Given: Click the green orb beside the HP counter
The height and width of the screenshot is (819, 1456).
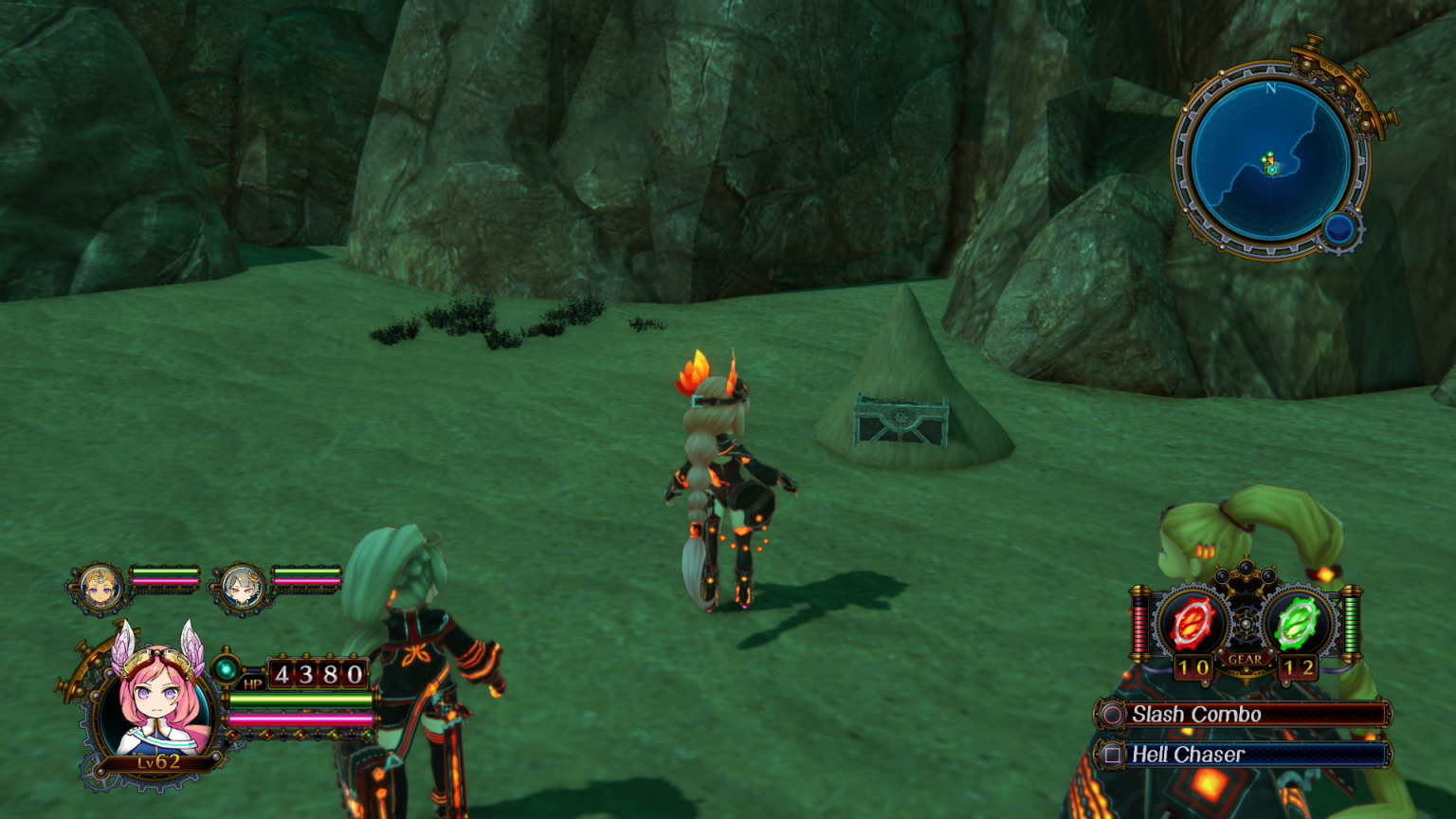Looking at the screenshot, I should coord(227,668).
